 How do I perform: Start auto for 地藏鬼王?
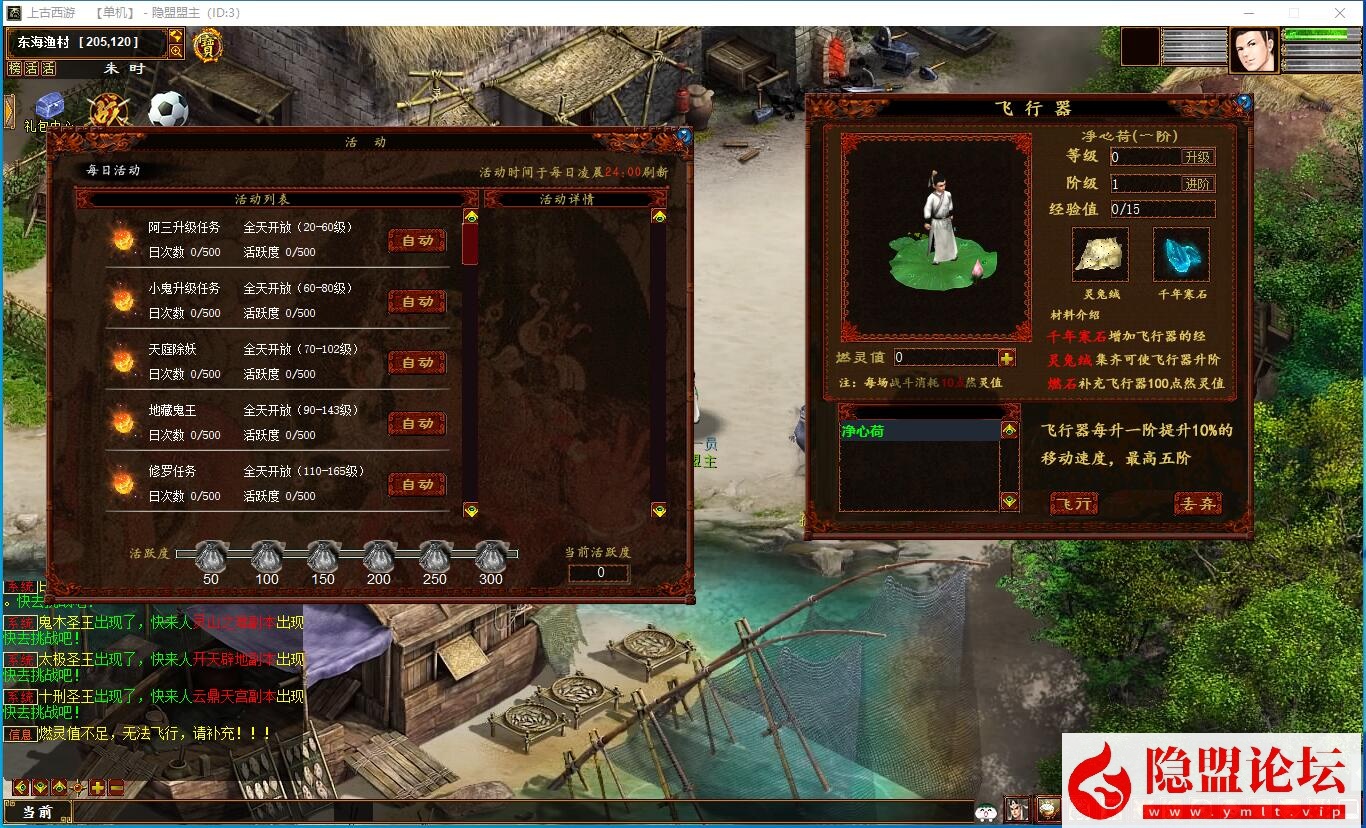[x=417, y=424]
